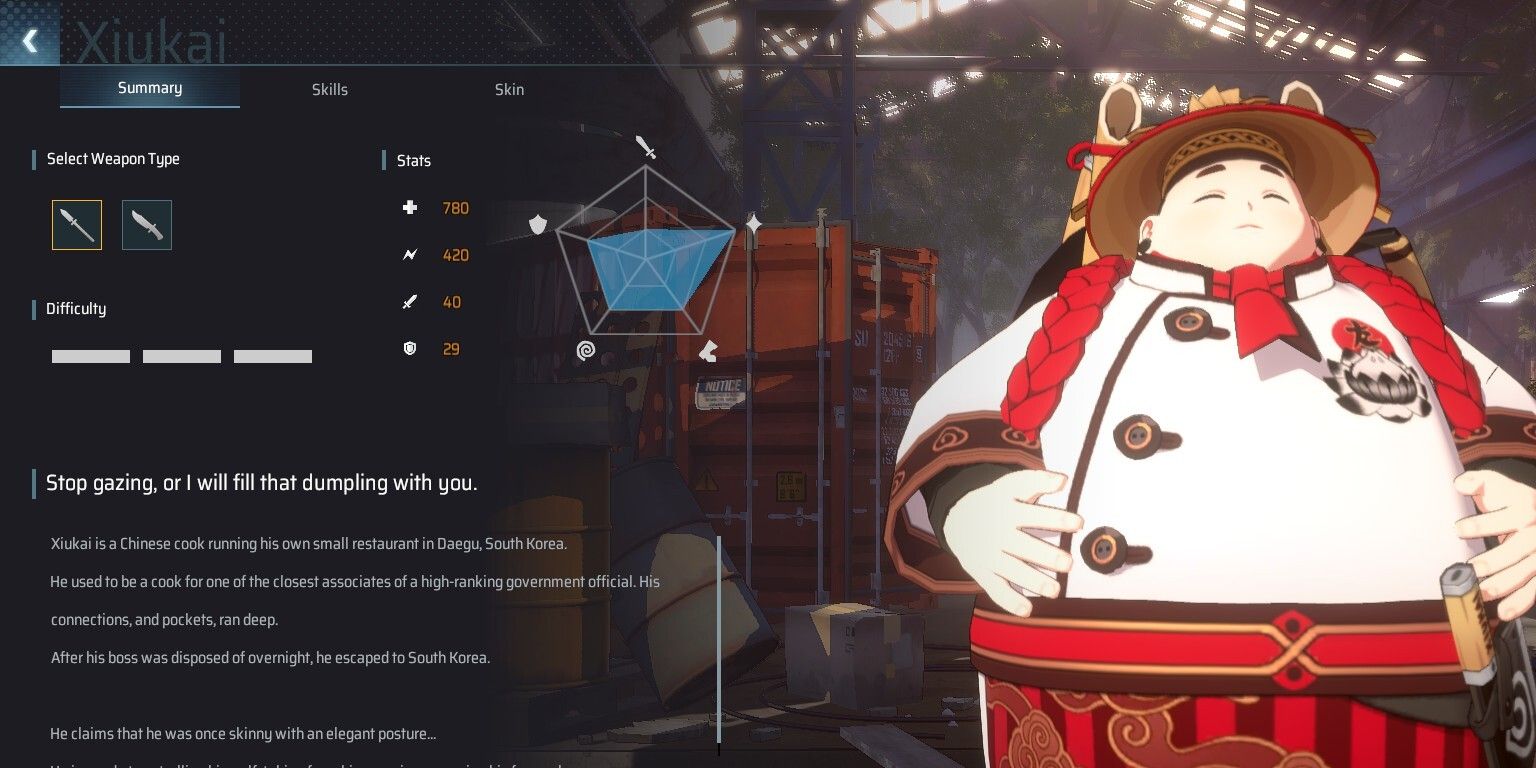Screen dimensions: 1536x768
Task: Toggle the third difficulty bar segment
Action: pos(272,356)
